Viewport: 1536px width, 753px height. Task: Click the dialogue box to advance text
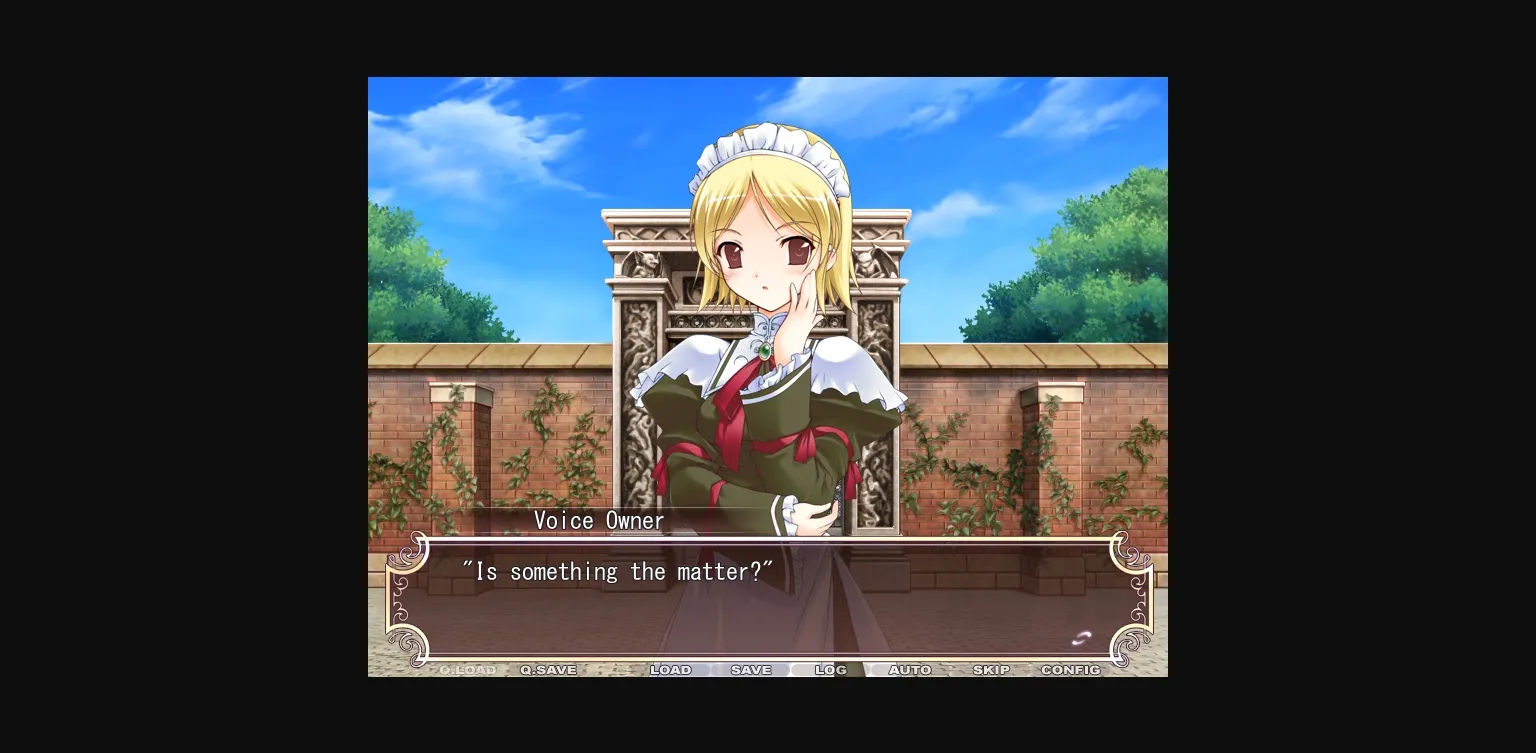(x=768, y=595)
